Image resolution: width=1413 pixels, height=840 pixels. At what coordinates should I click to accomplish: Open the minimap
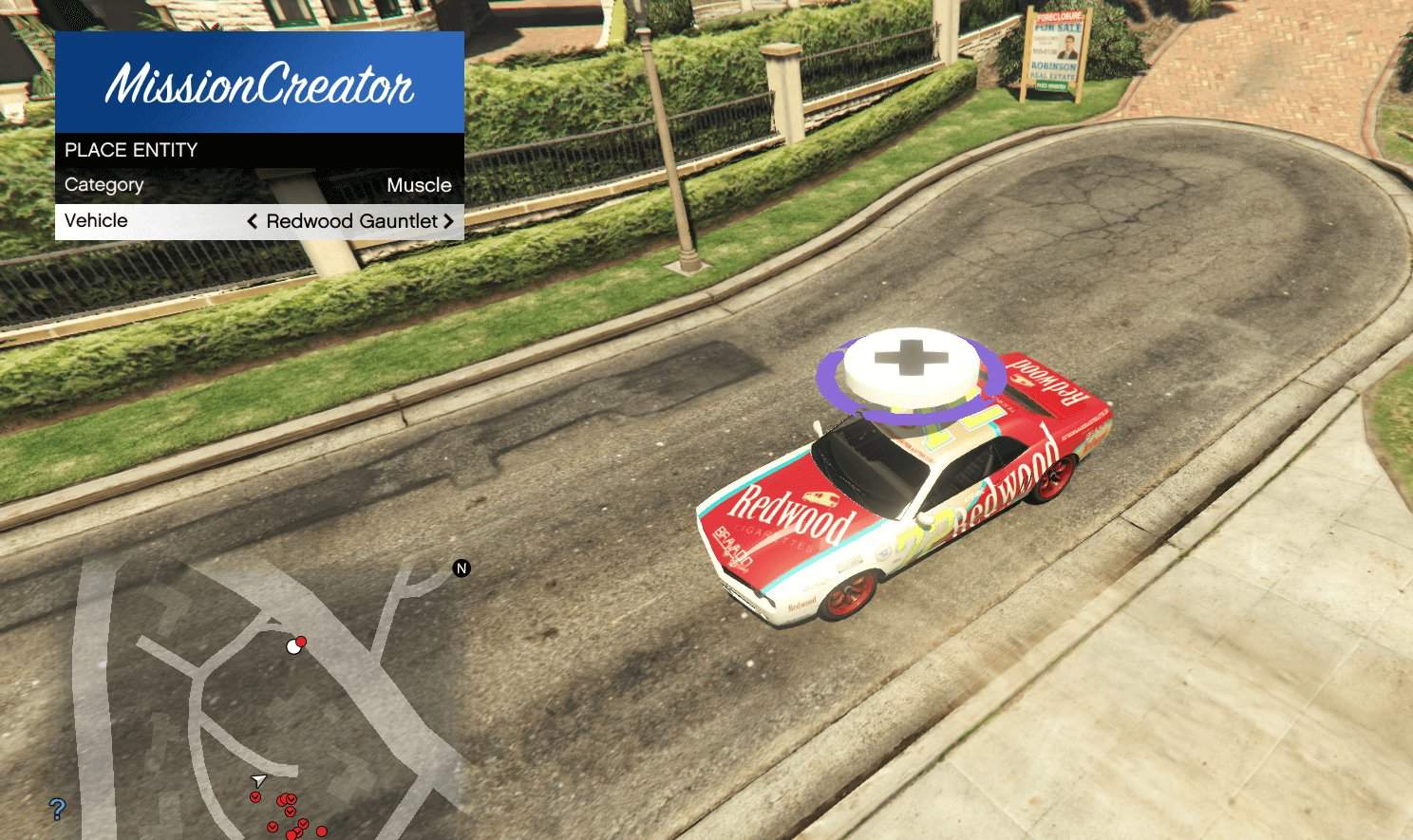coord(237,702)
